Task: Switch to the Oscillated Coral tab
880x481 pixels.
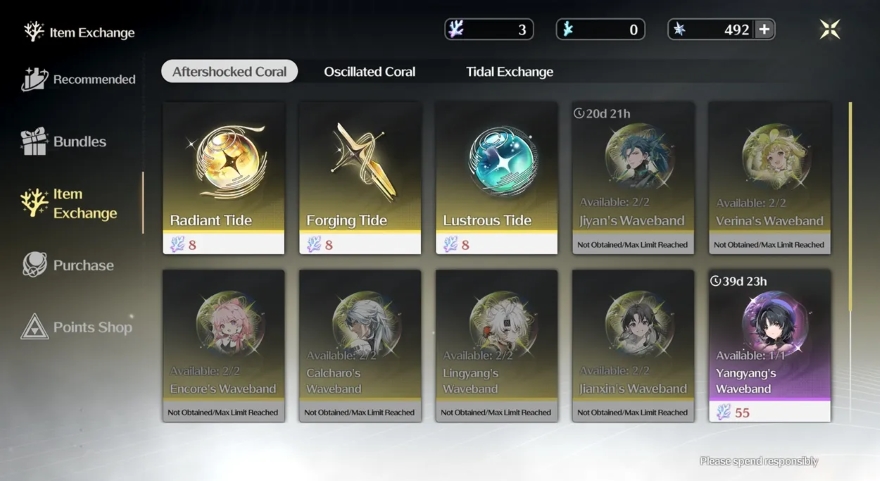Action: tap(369, 71)
